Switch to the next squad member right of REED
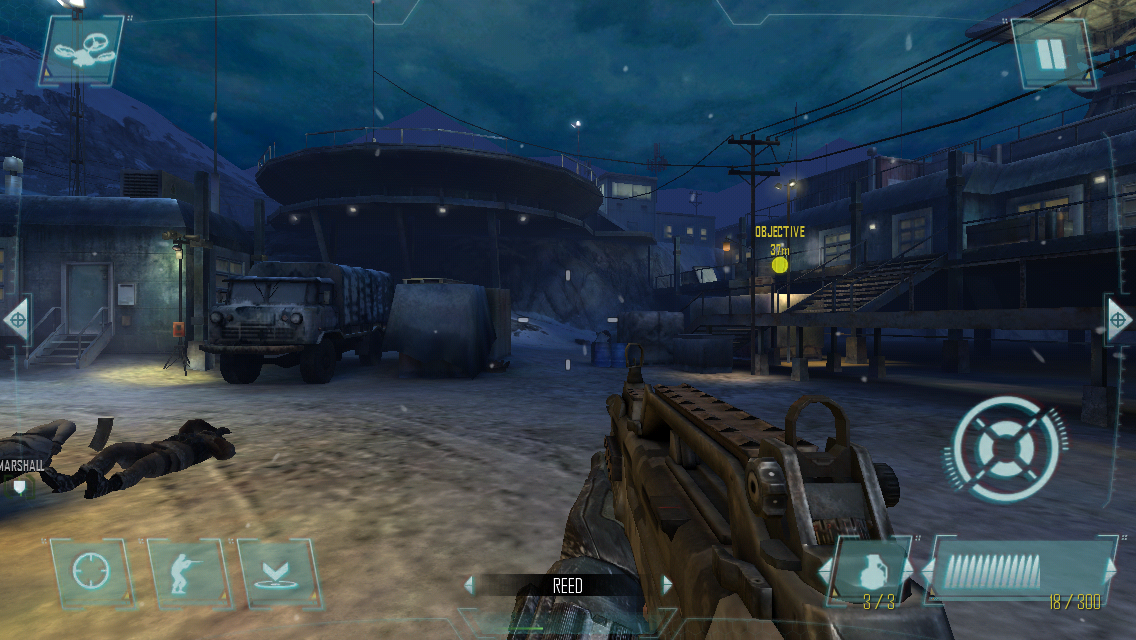1136x640 pixels. 667,585
